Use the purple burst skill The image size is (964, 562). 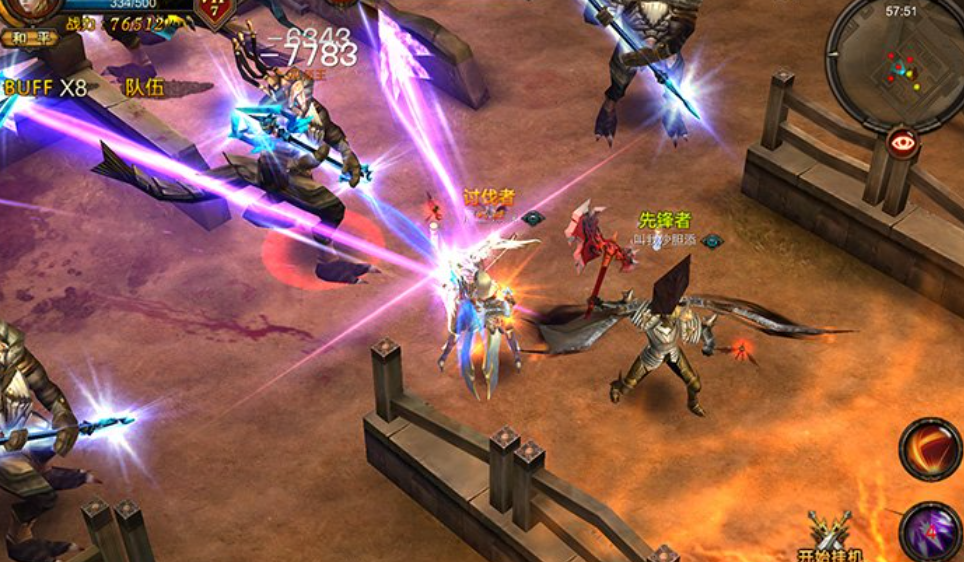click(x=929, y=530)
